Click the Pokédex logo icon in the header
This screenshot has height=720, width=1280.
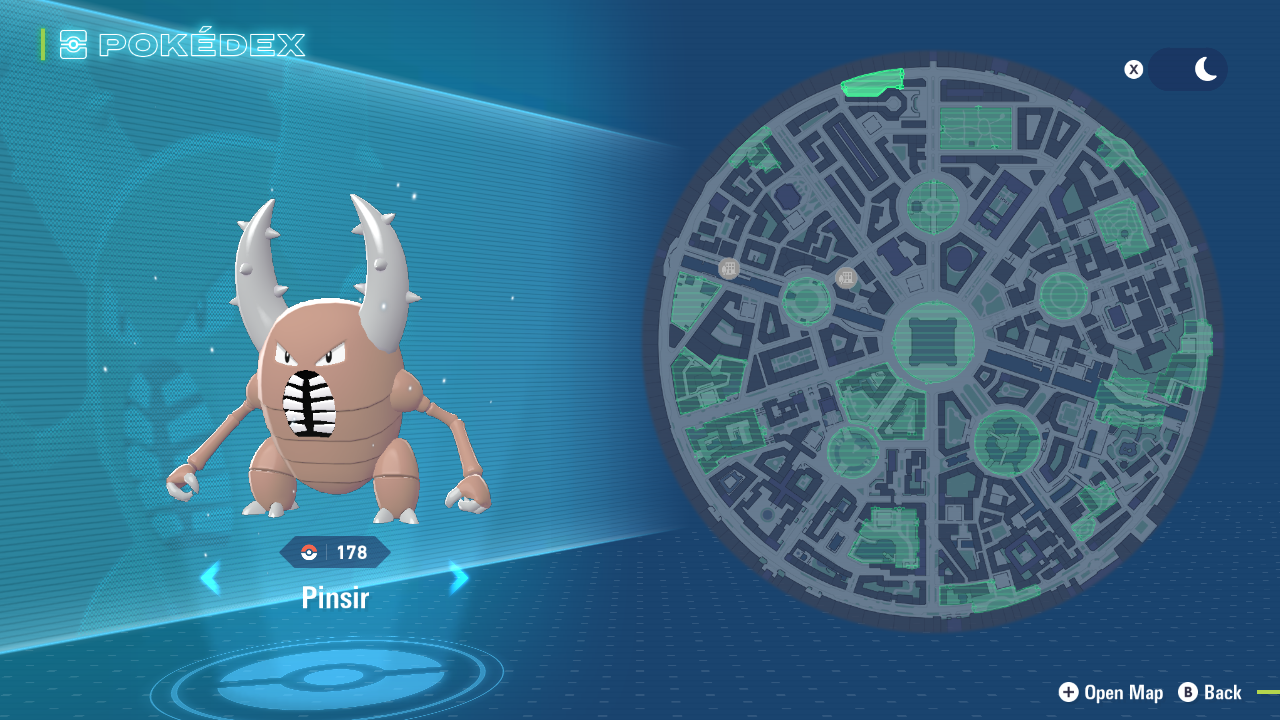(71, 44)
